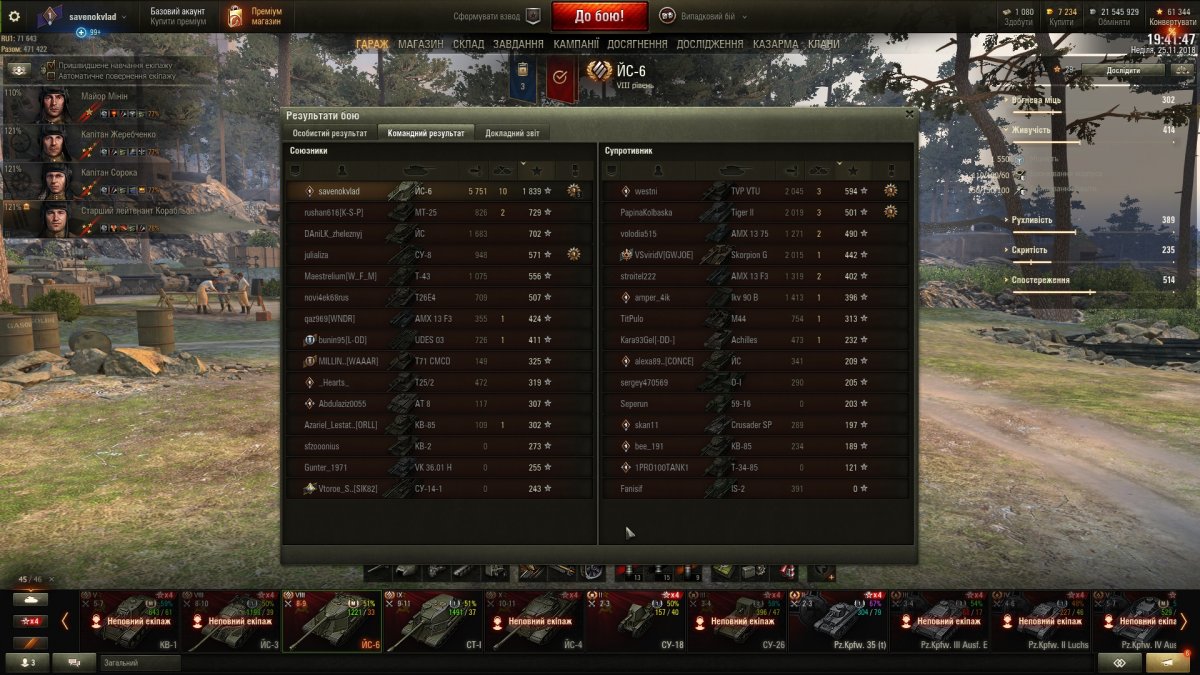Open the ДОСЛІДЖЕННЯ research section
Screen dimensions: 1200x675
click(709, 44)
